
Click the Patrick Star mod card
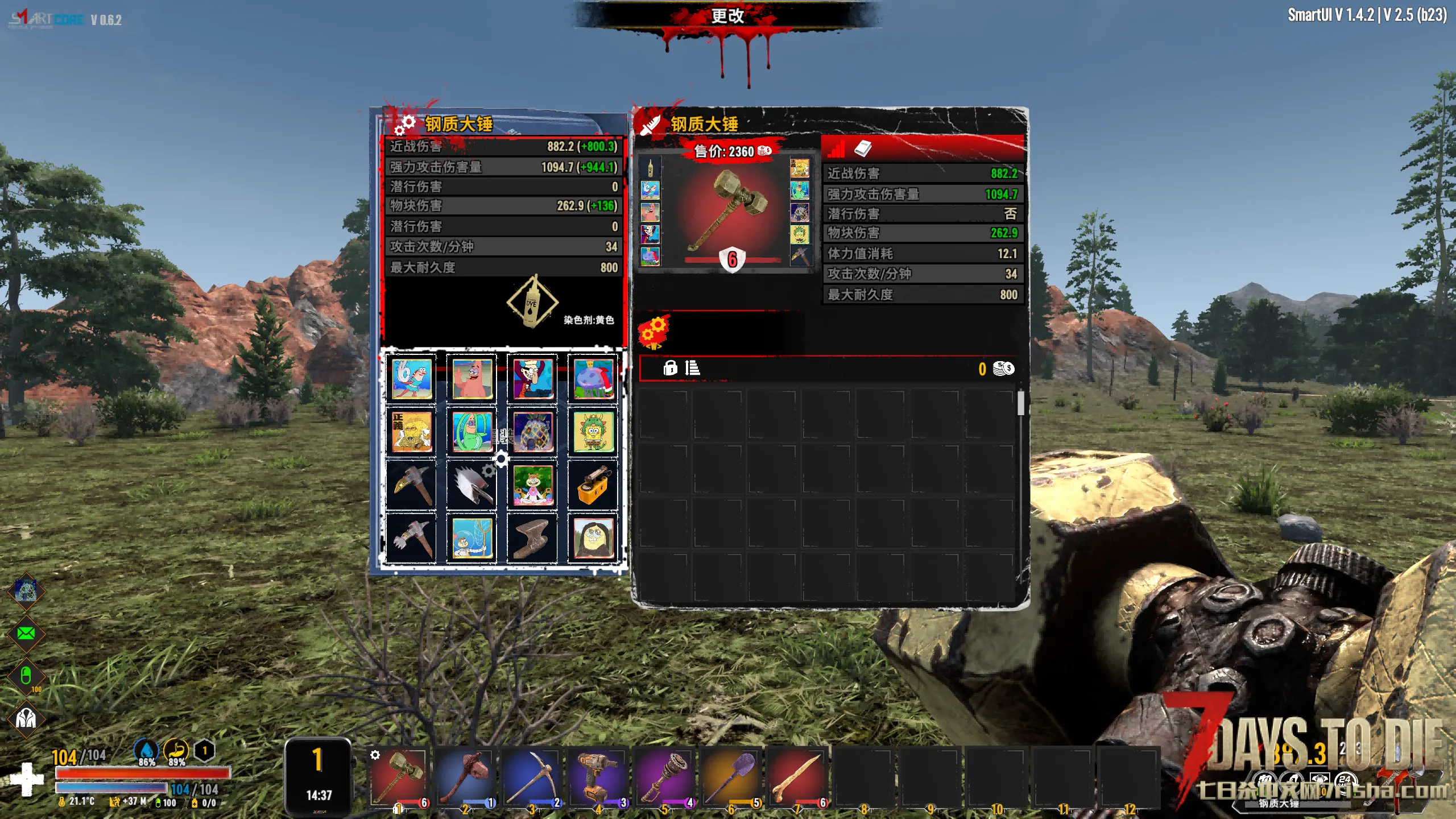coord(472,378)
